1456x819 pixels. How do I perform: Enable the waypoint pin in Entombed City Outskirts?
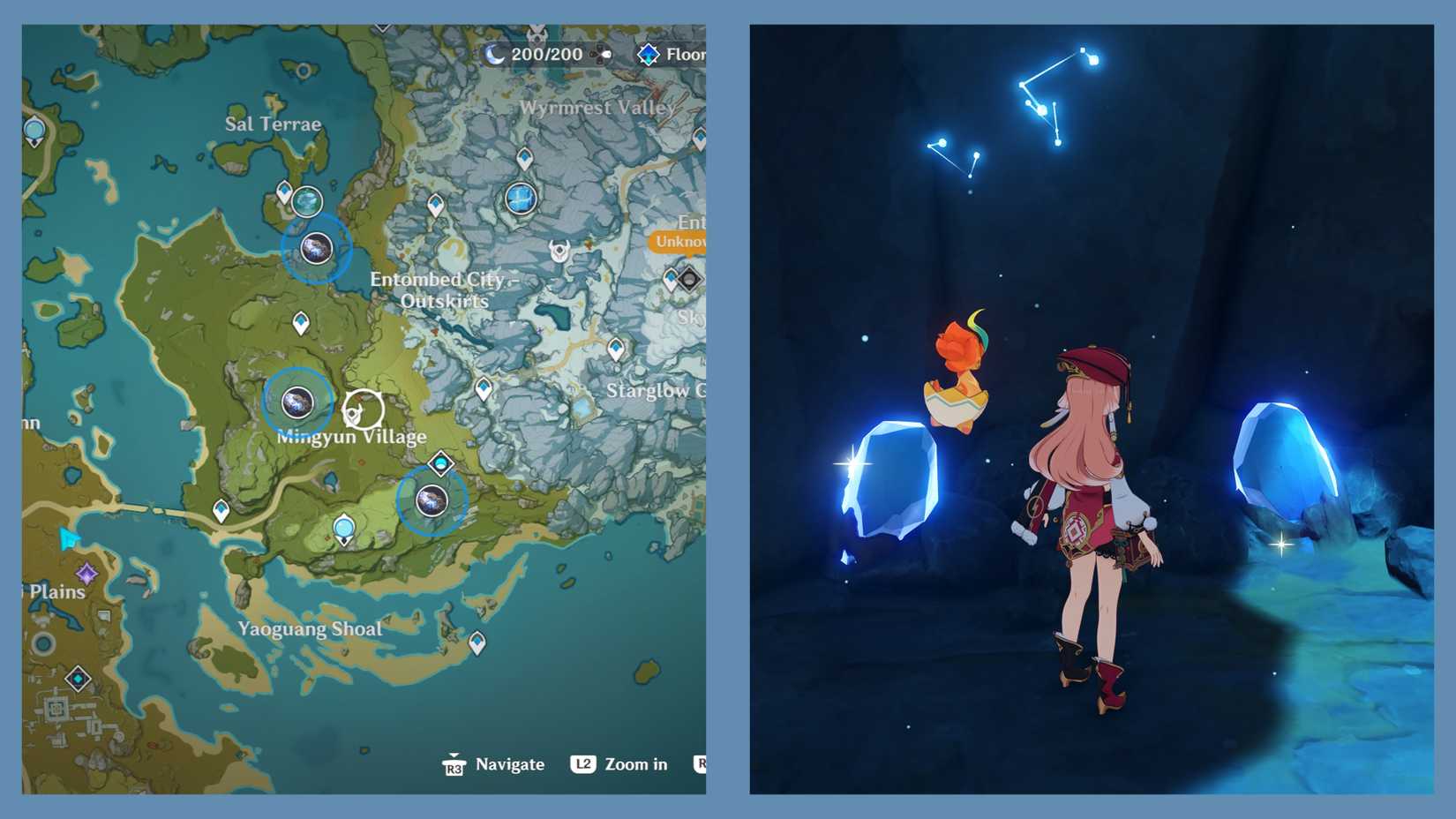pyautogui.click(x=437, y=204)
